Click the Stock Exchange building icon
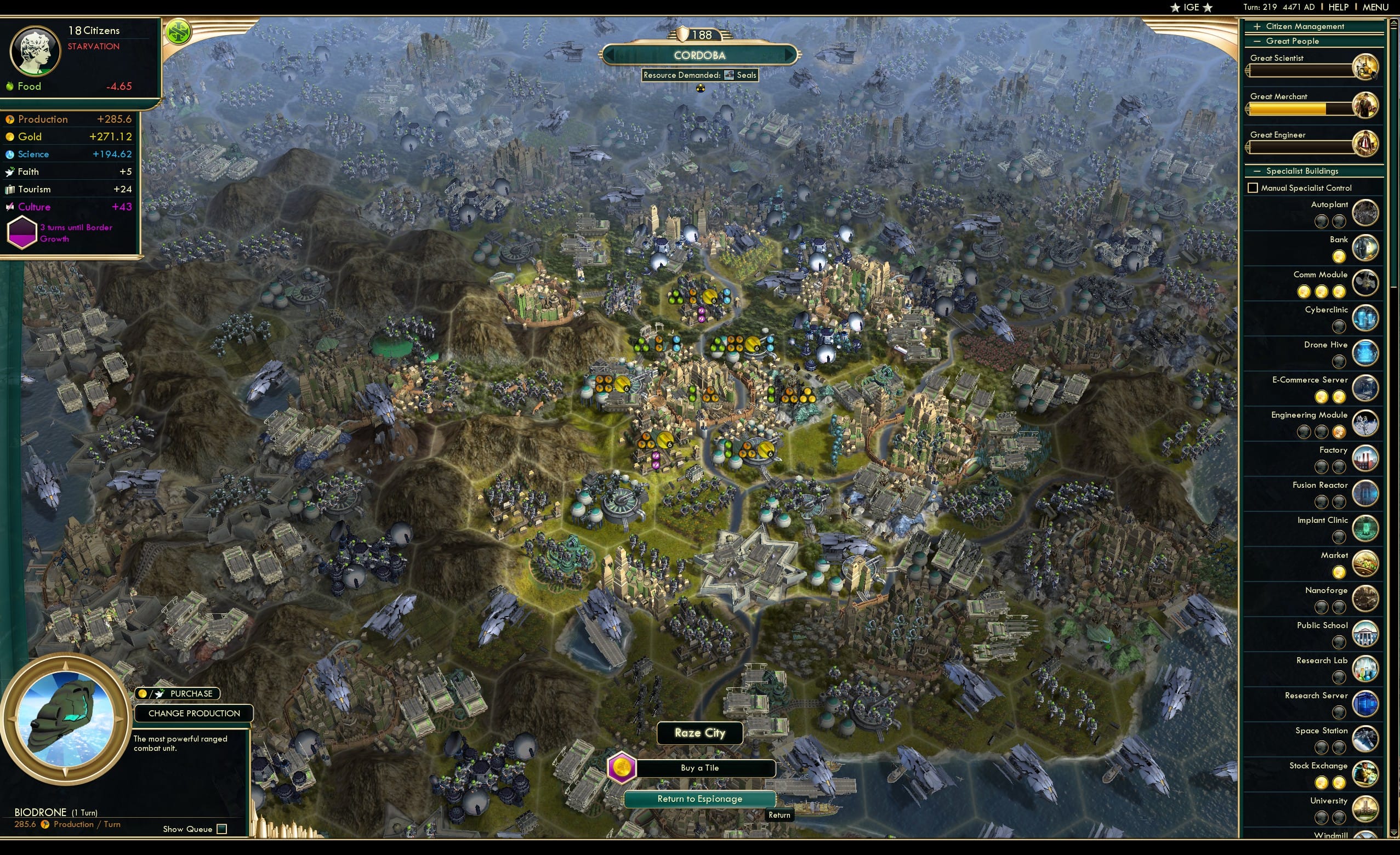 click(x=1365, y=774)
